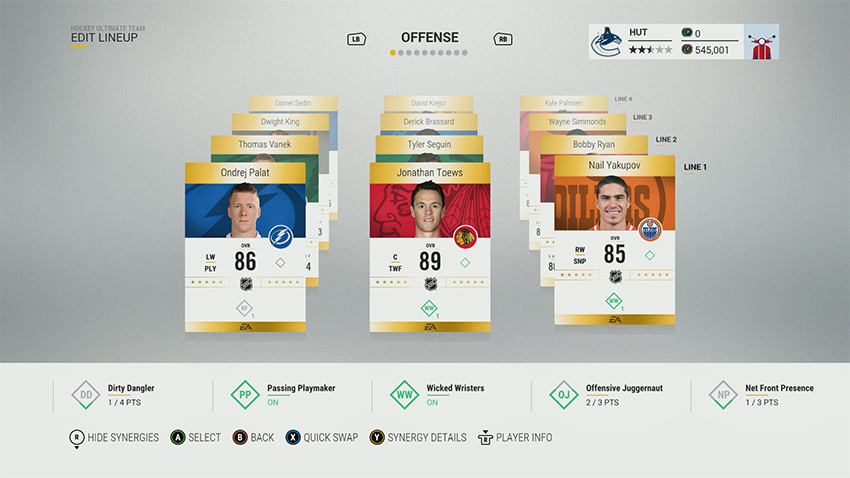This screenshot has height=478, width=850.
Task: Select the David Krejci card
Action: click(428, 103)
